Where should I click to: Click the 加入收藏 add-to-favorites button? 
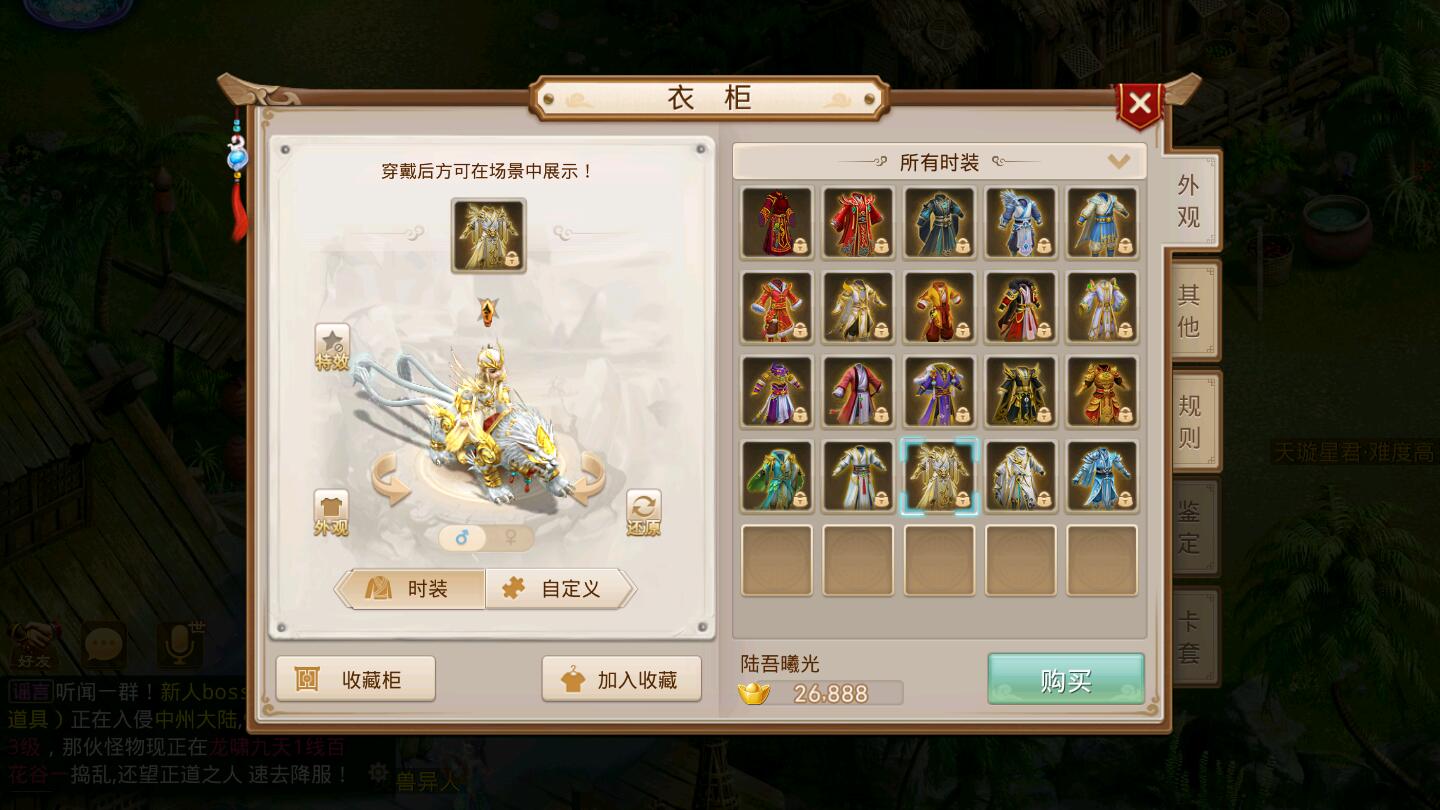point(620,678)
